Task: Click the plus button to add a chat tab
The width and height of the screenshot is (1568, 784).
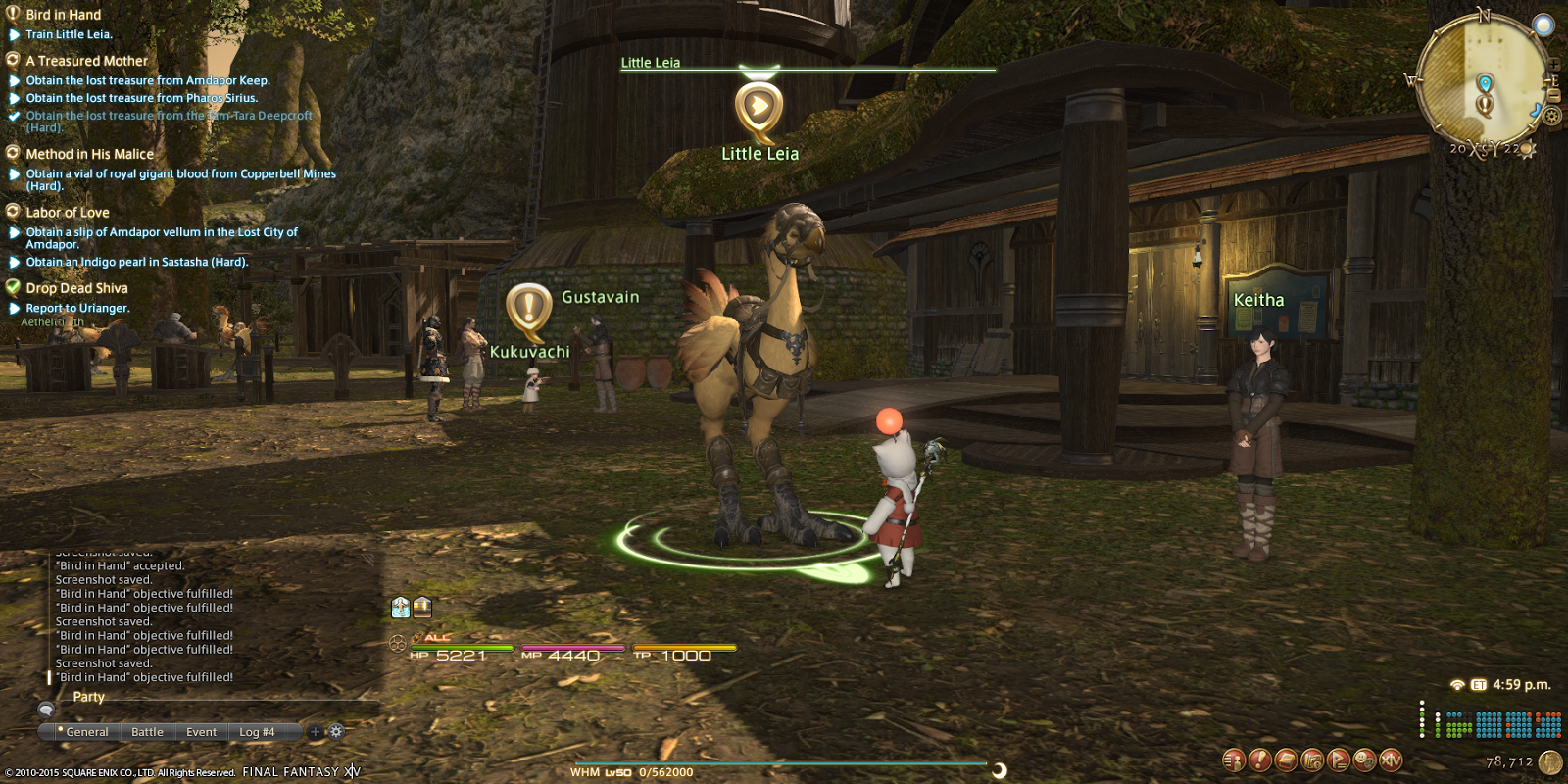Action: (x=316, y=731)
